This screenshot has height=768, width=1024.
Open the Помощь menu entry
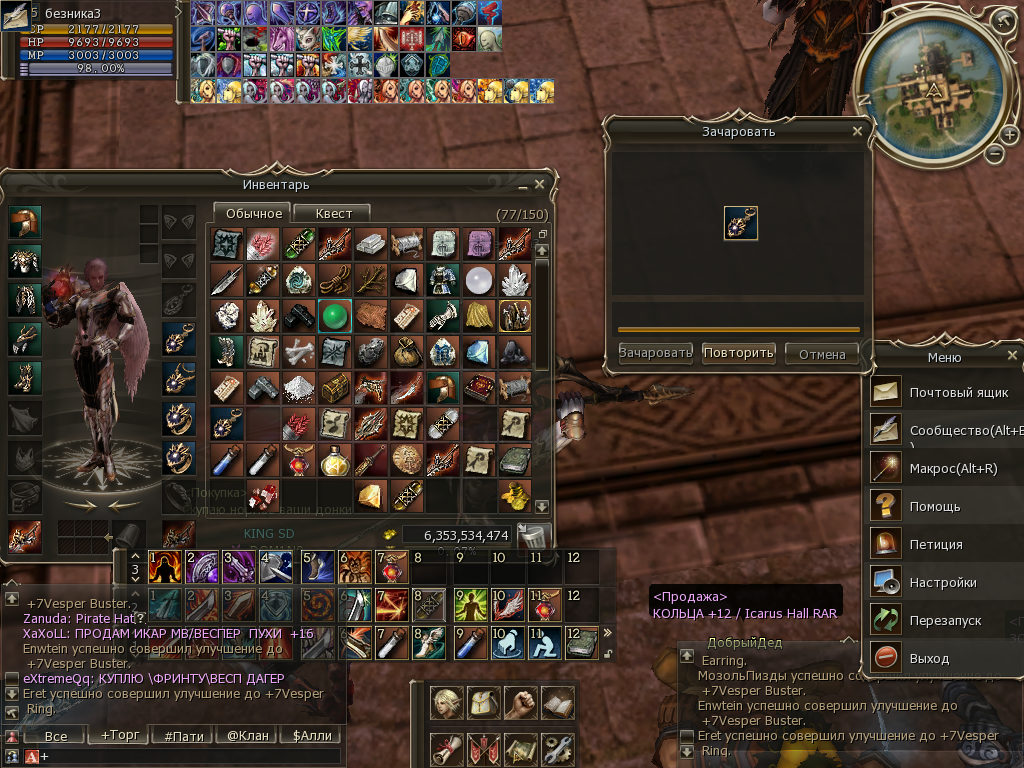coord(935,507)
